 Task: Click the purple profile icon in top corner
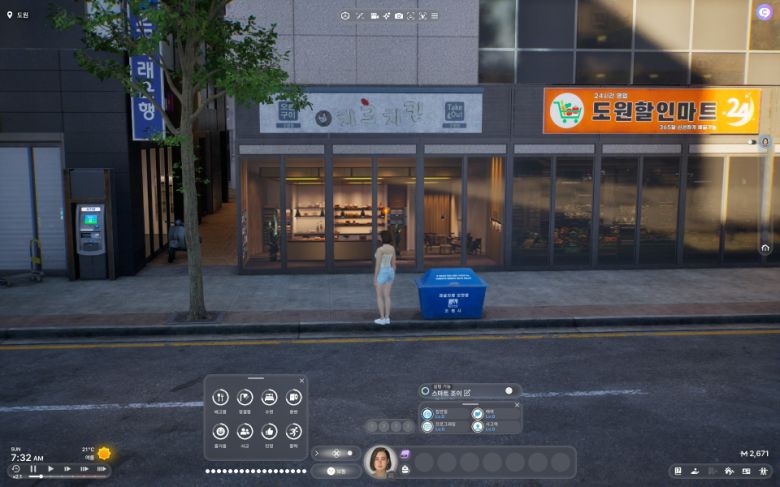765,12
